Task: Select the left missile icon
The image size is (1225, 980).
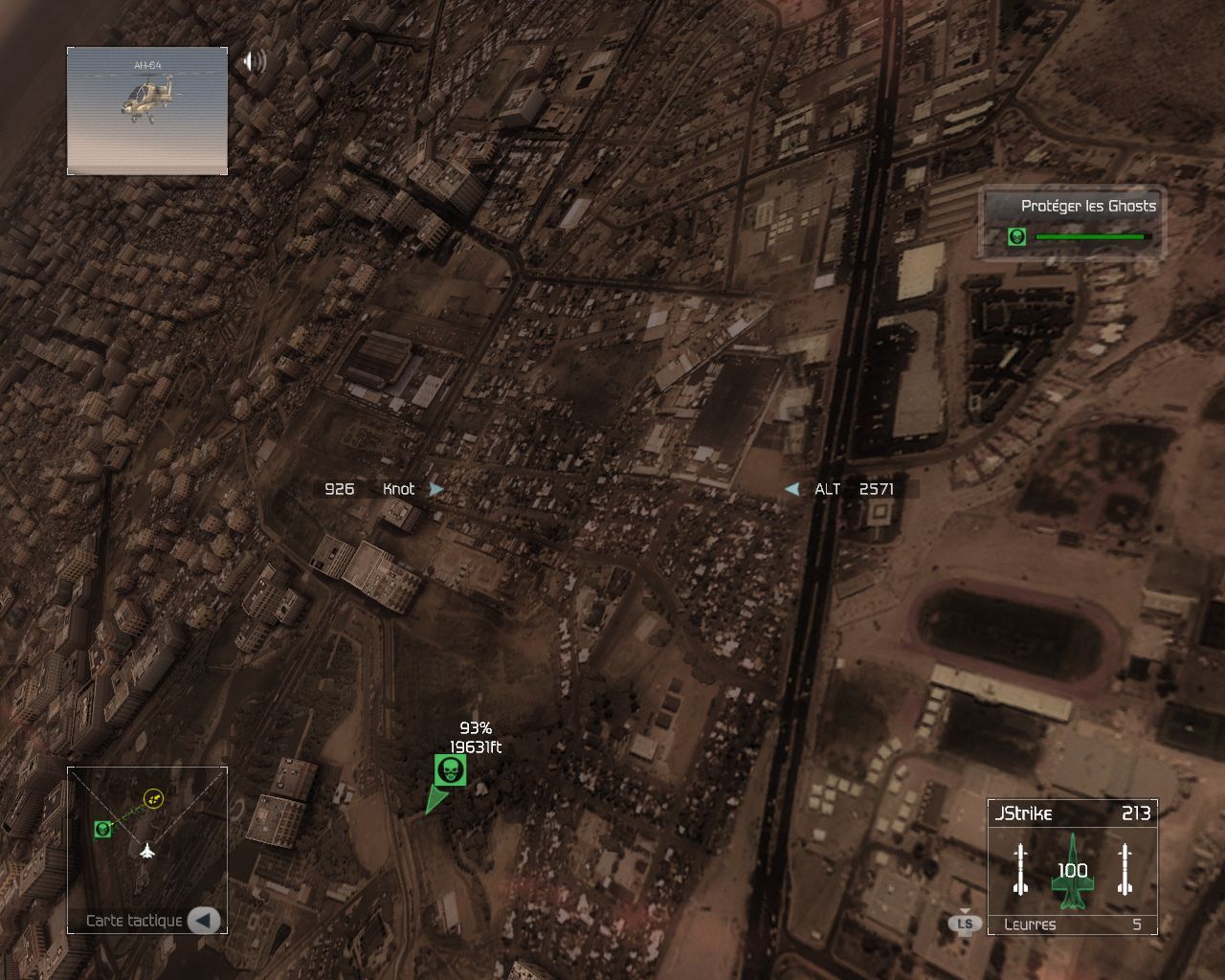Action: pos(1020,870)
